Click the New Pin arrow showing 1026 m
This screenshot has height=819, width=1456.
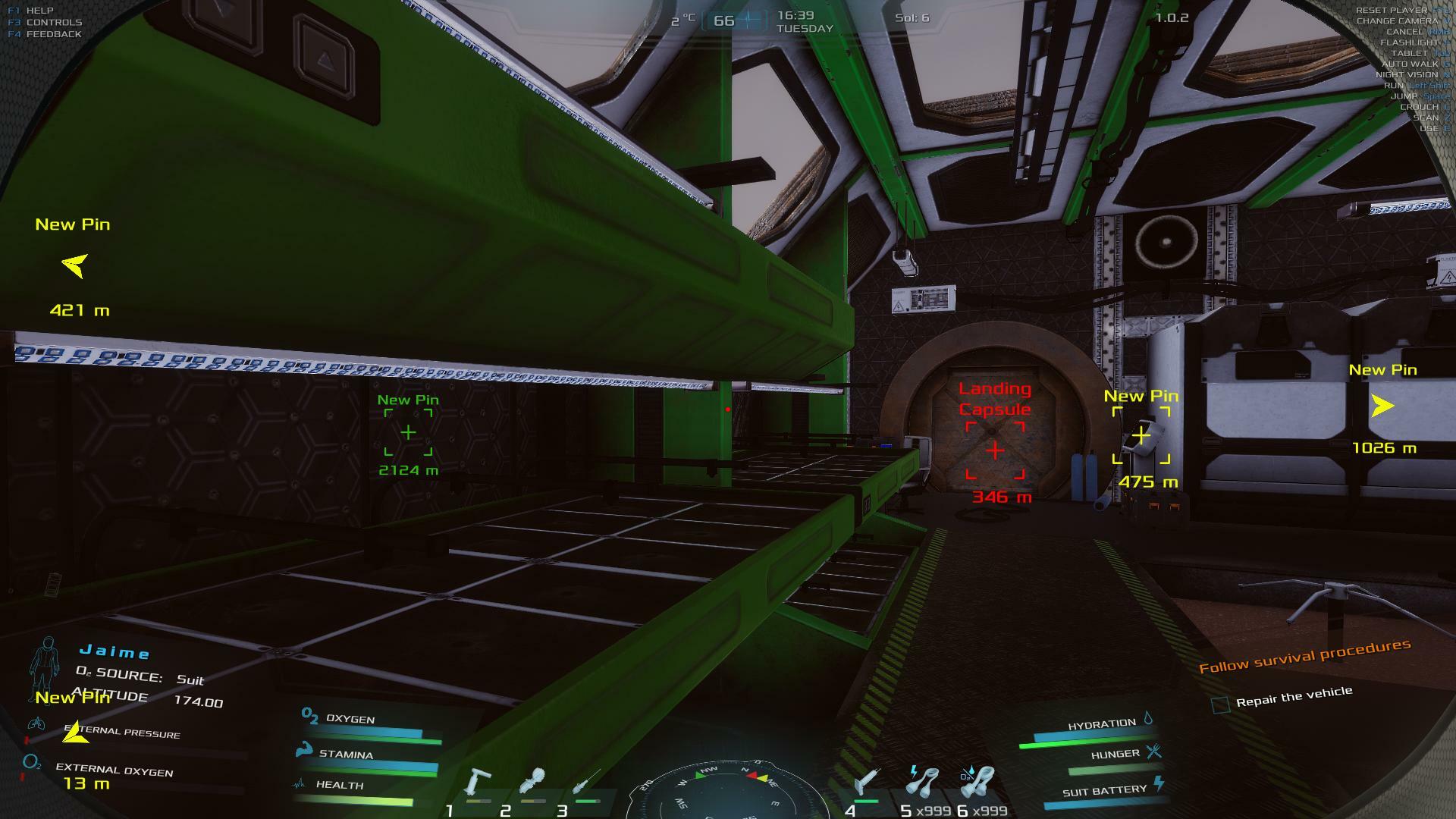coord(1382,406)
